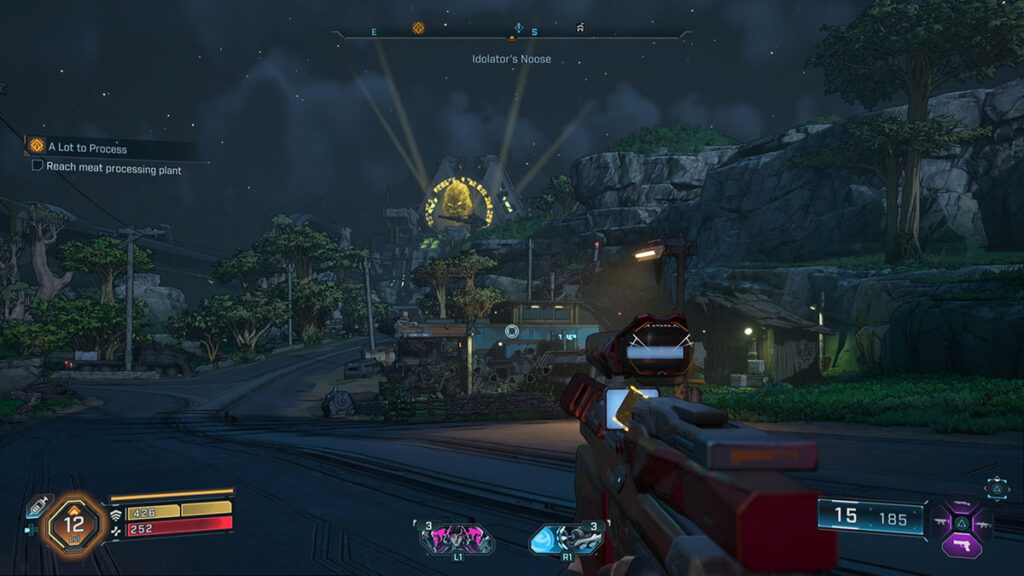The image size is (1024, 576).
Task: Throw the blue R1 ordnance ability
Action: tap(567, 538)
